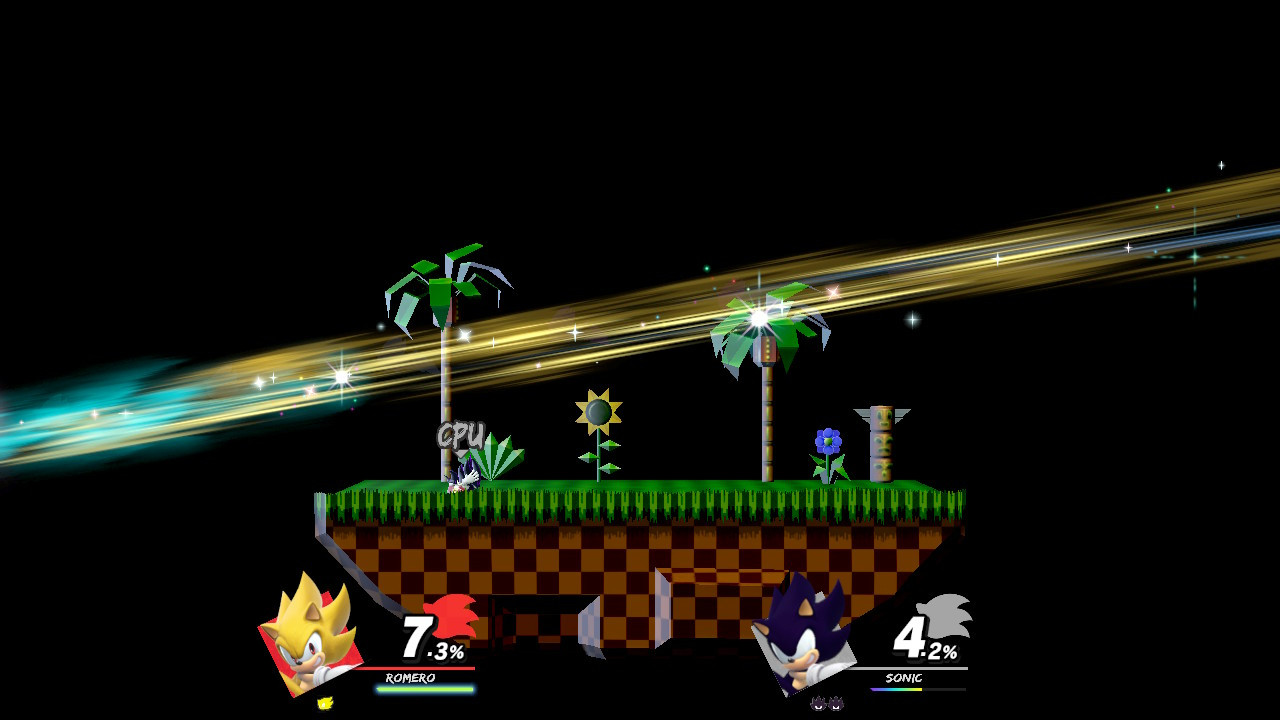Click the Final Smash meter under ROMERO's name
Screen dimensions: 1280x720
coord(424,691)
